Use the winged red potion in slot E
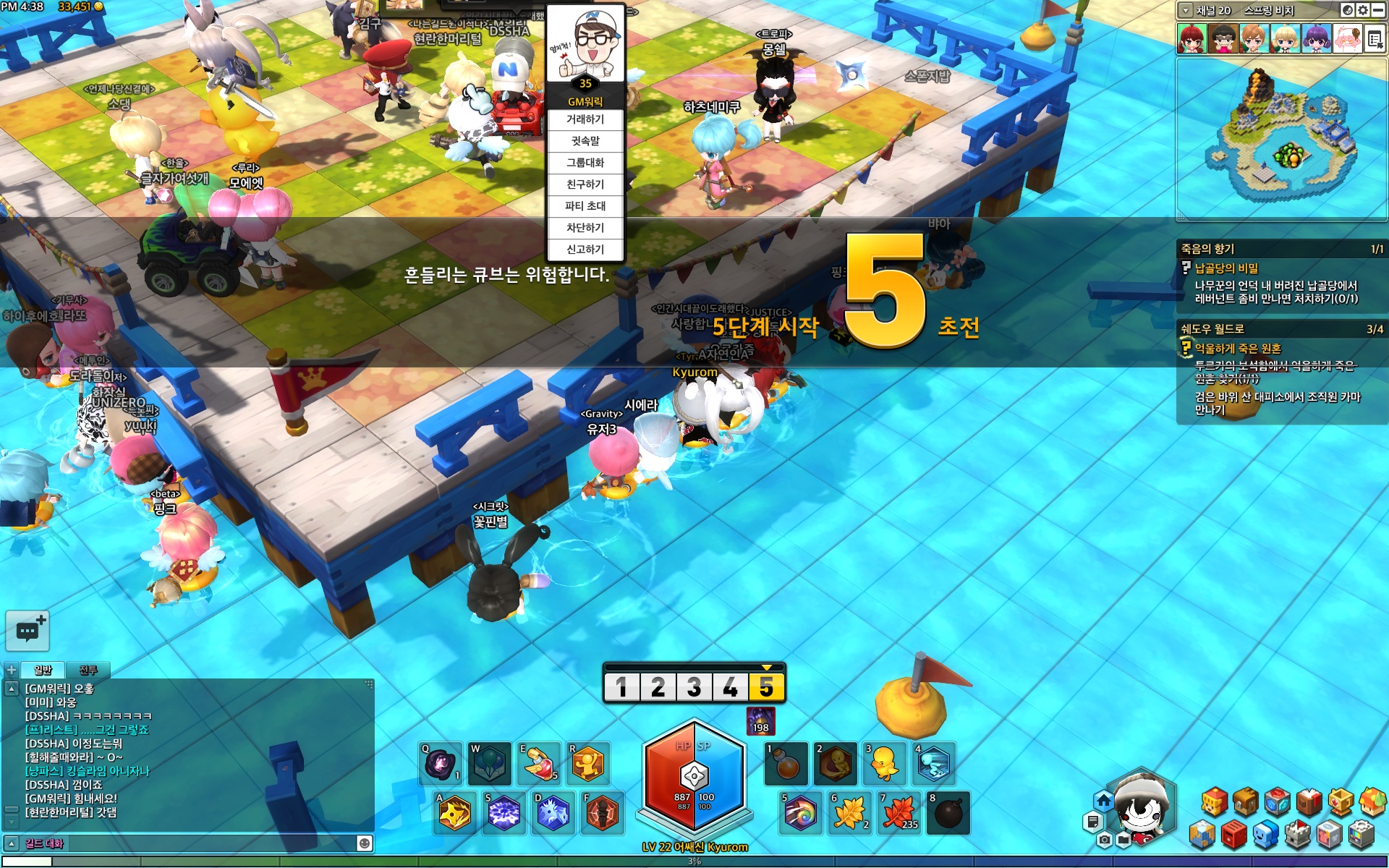This screenshot has width=1389, height=868. (x=539, y=764)
